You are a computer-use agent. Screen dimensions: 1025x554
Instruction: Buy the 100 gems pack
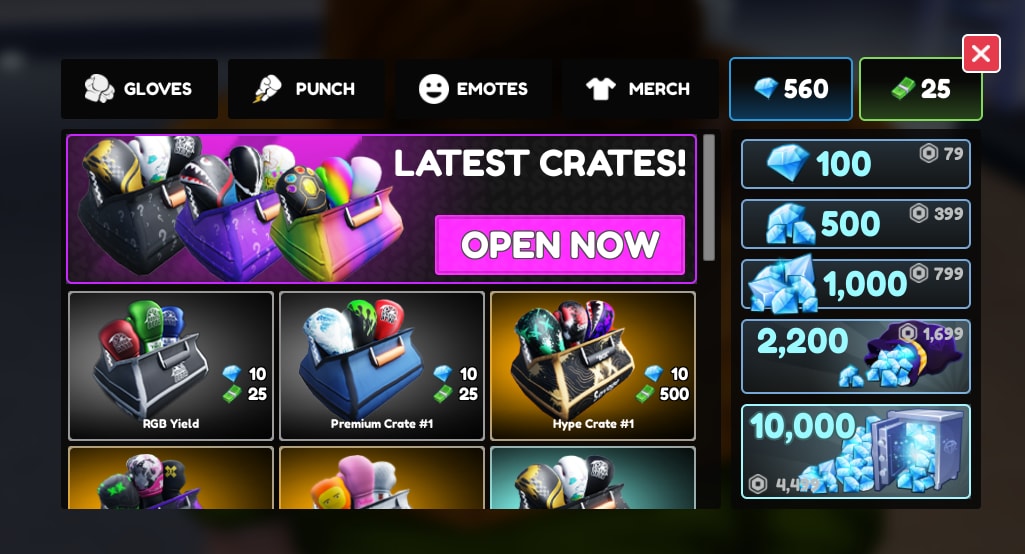point(855,164)
